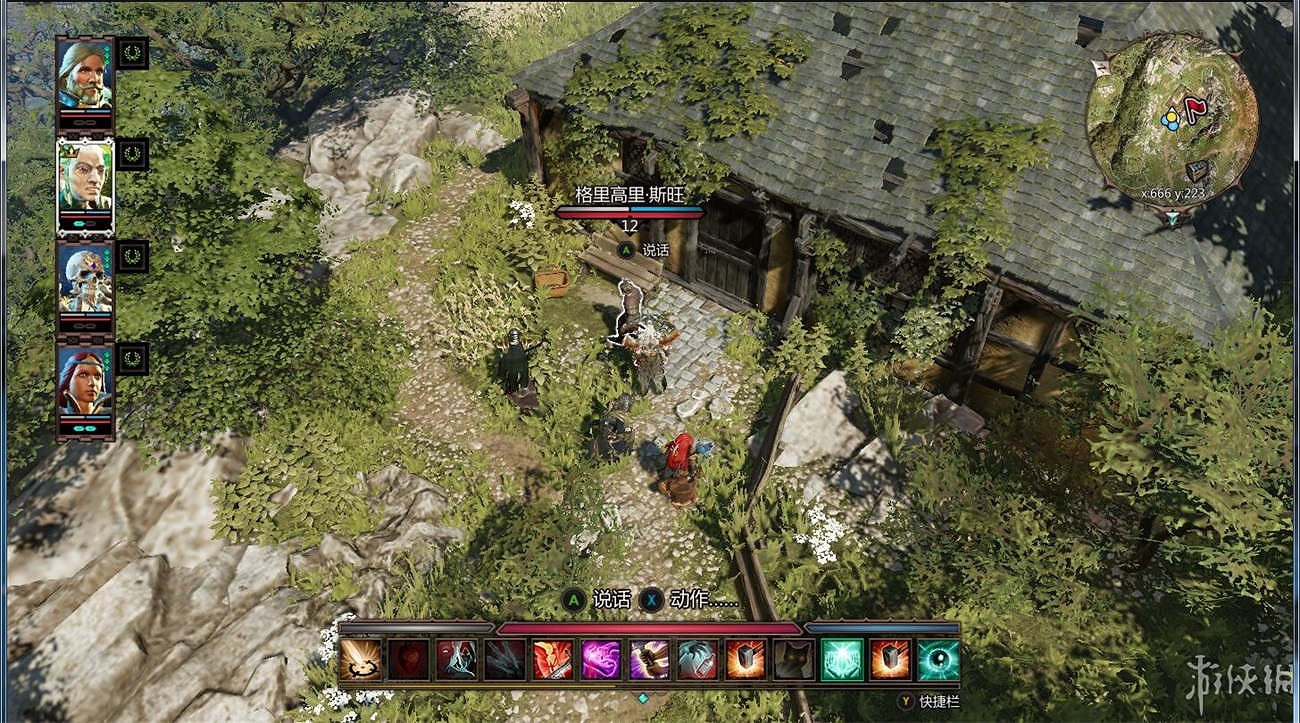Click the chest marker on the minimap
Screen dimensions: 1300x723
point(1197,172)
